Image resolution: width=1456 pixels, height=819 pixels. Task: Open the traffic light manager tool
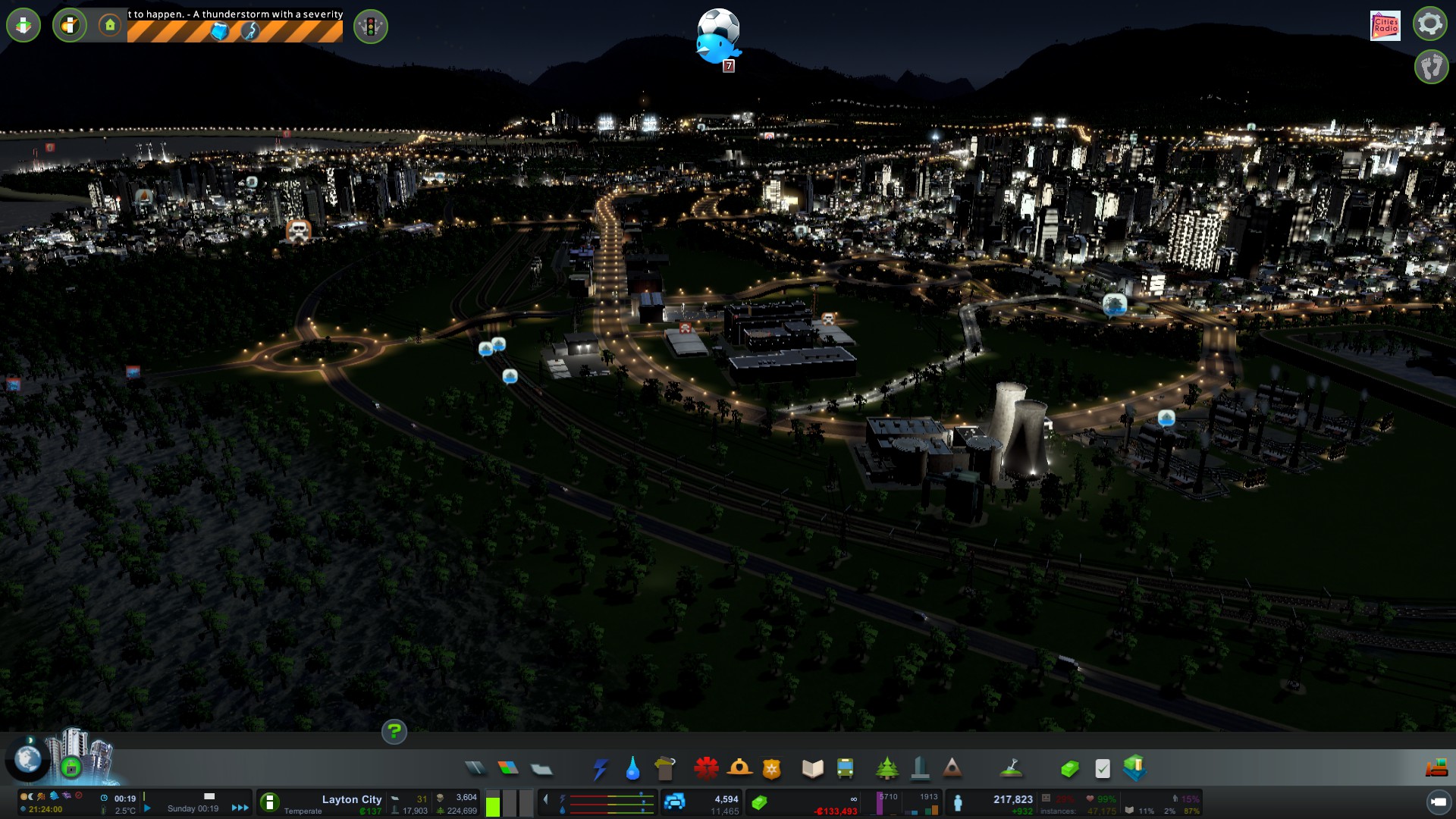371,27
